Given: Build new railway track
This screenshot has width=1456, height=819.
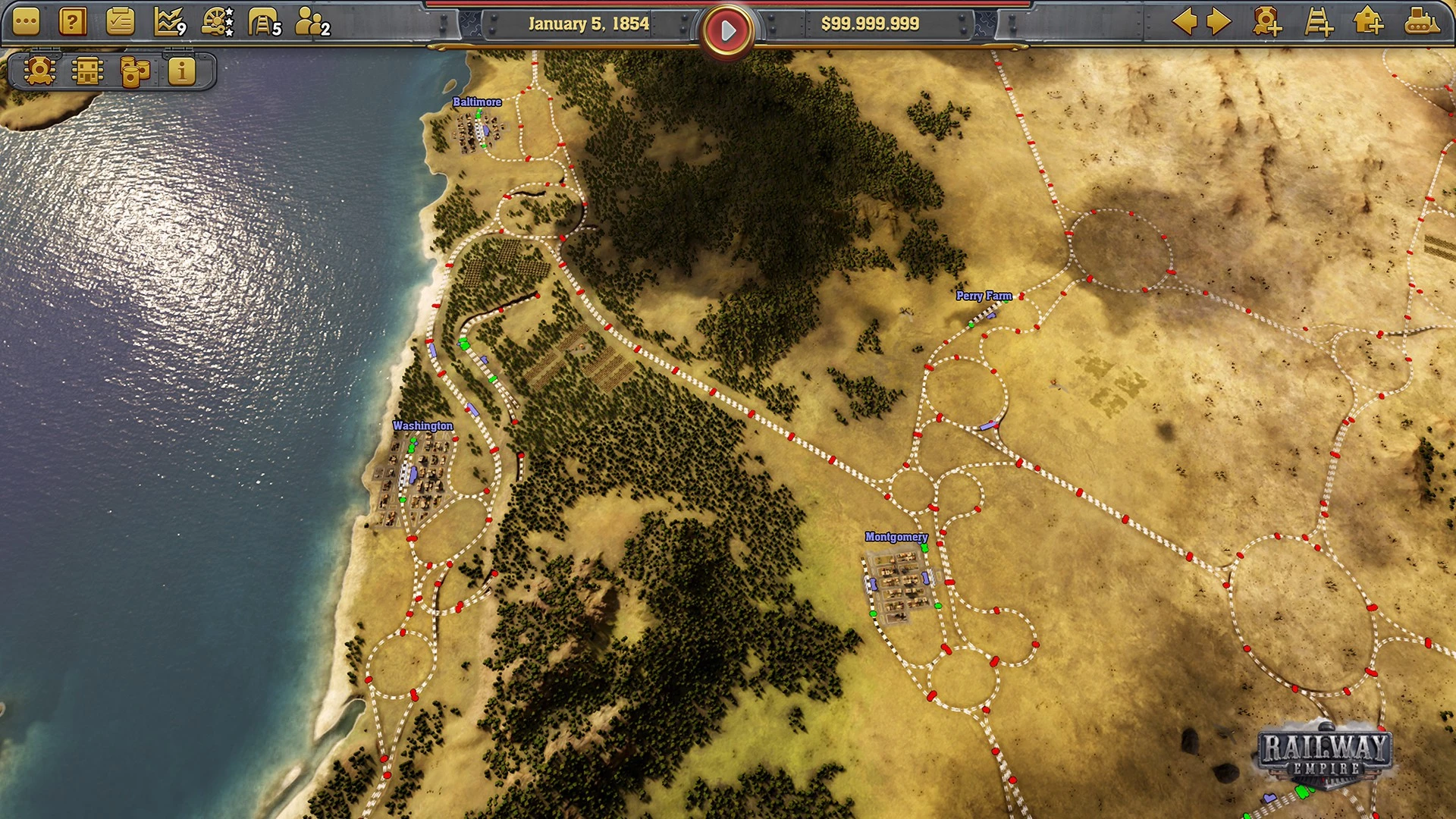Looking at the screenshot, I should (x=1318, y=22).
